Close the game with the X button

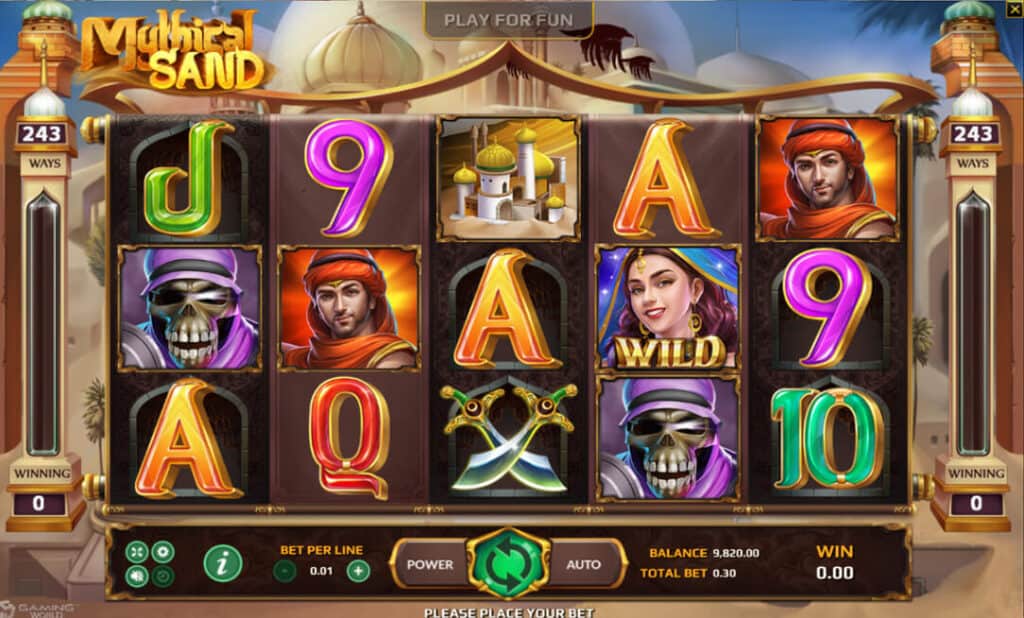1015,7
